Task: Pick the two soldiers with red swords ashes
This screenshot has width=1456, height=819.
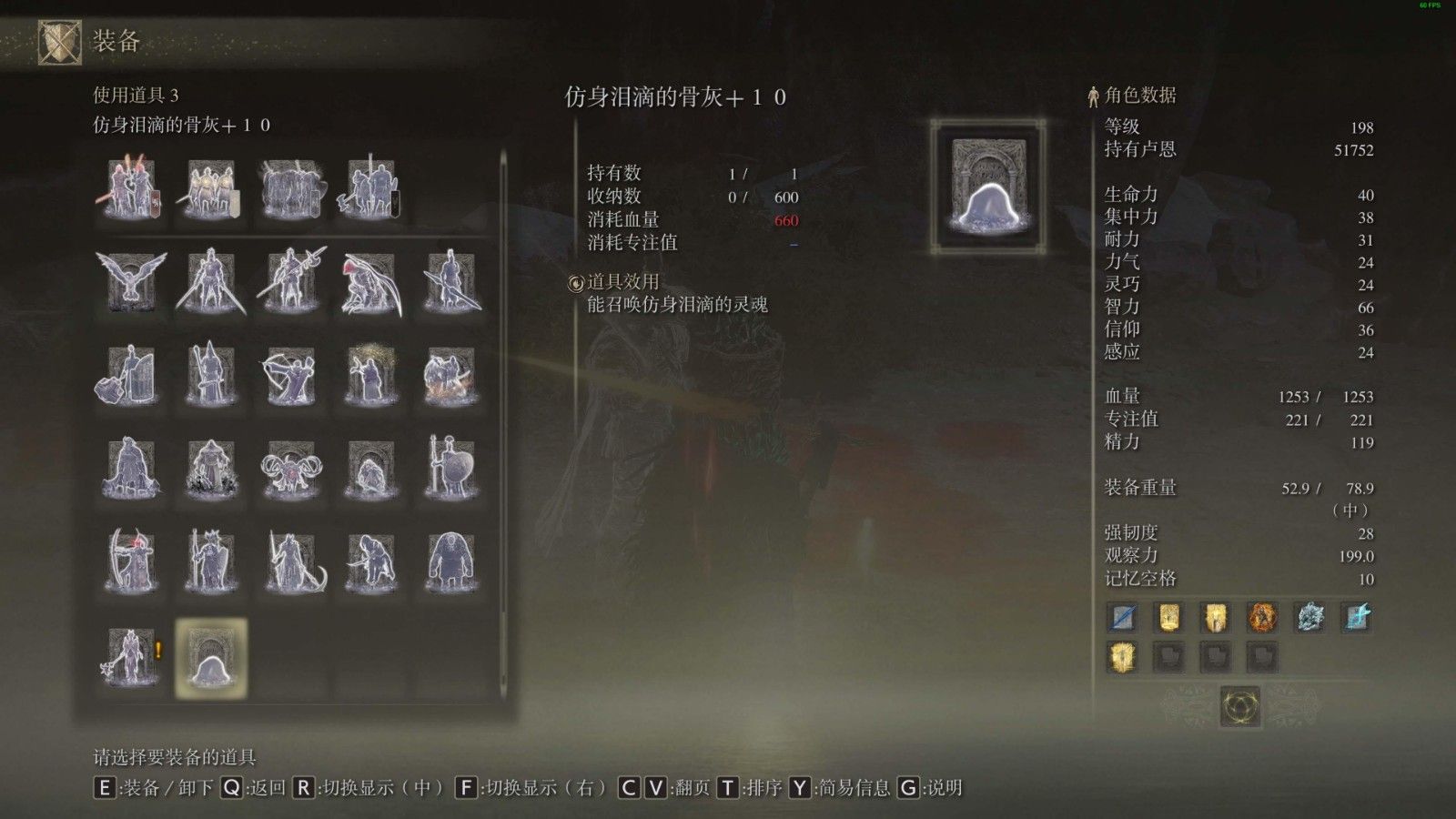Action: (x=131, y=189)
